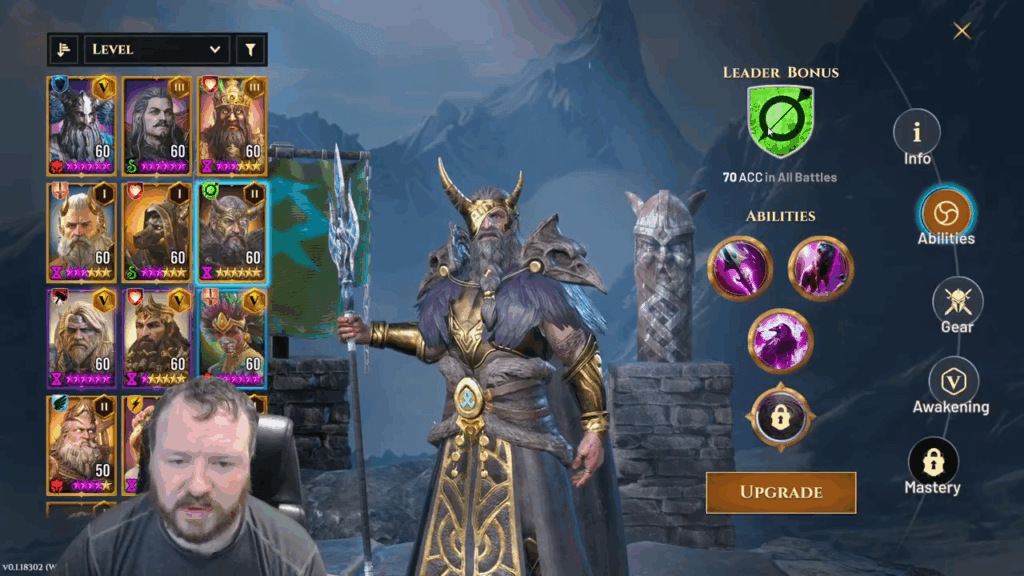
Task: Open the champion filter funnel
Action: (250, 49)
